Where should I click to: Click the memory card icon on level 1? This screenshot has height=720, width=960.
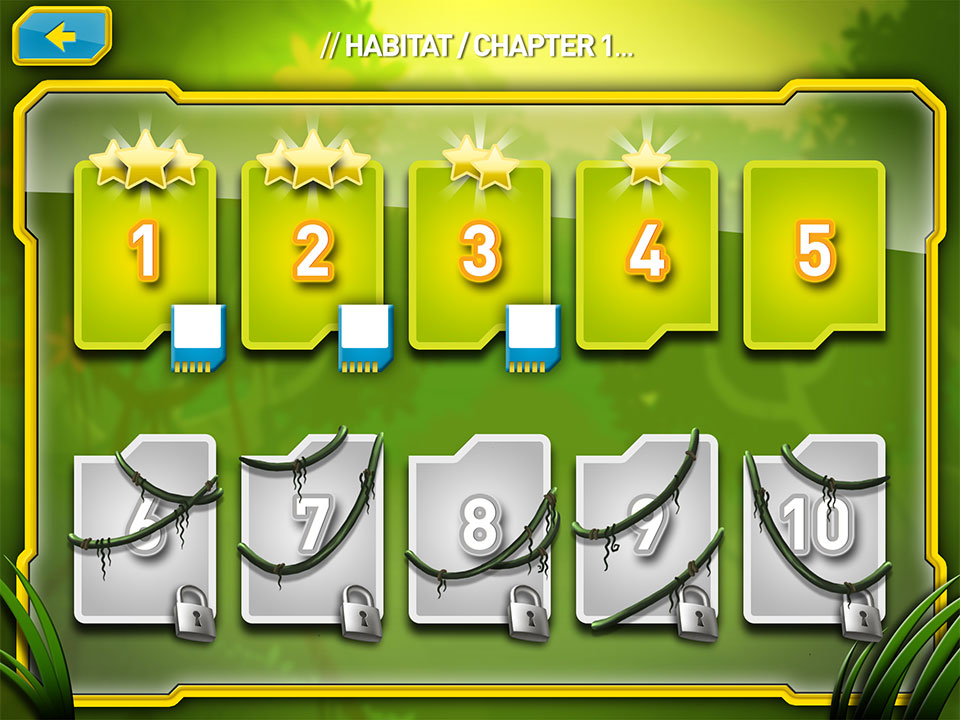tap(200, 338)
